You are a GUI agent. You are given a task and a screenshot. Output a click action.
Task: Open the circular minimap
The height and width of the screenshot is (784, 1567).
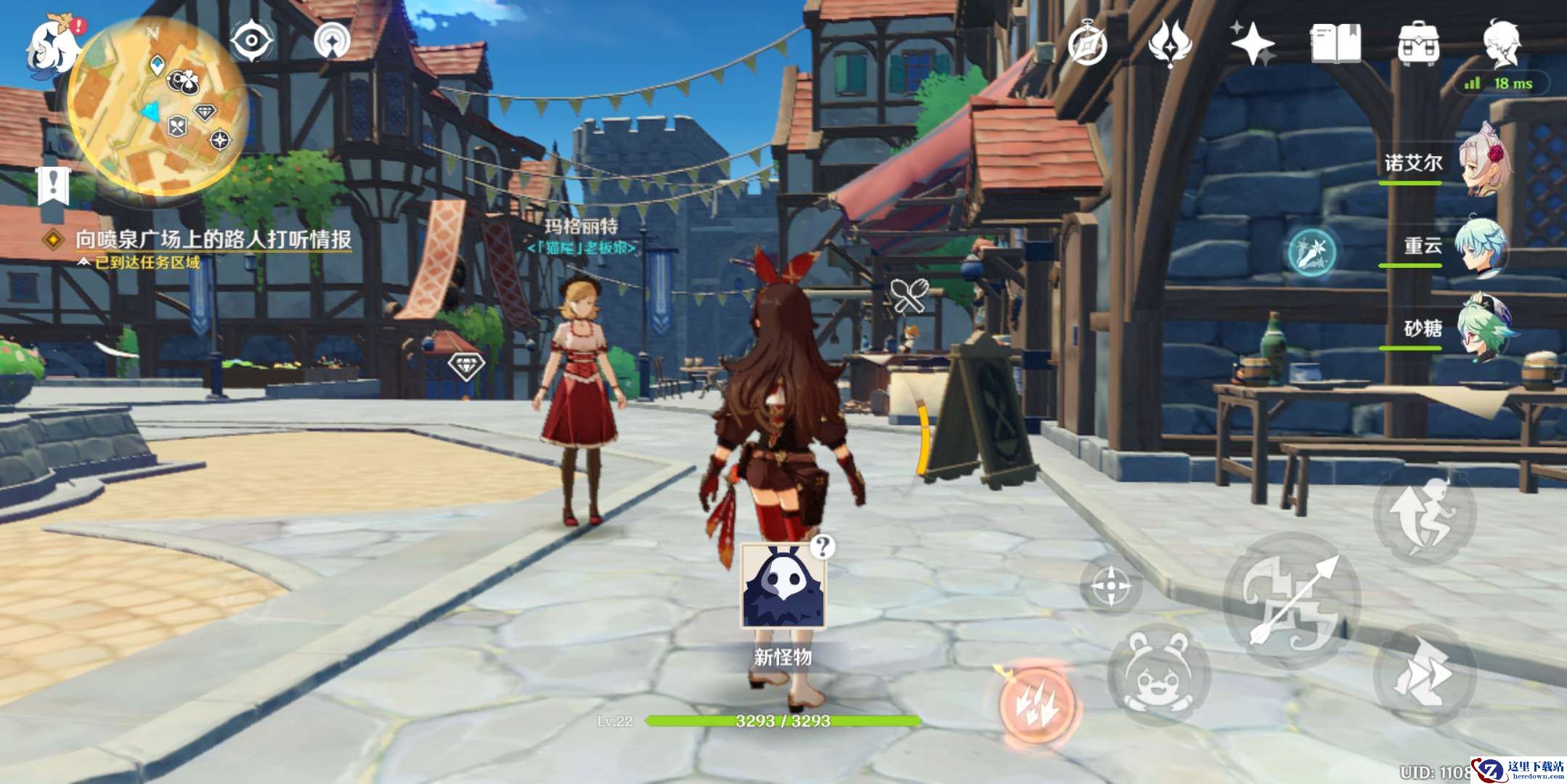pyautogui.click(x=158, y=106)
